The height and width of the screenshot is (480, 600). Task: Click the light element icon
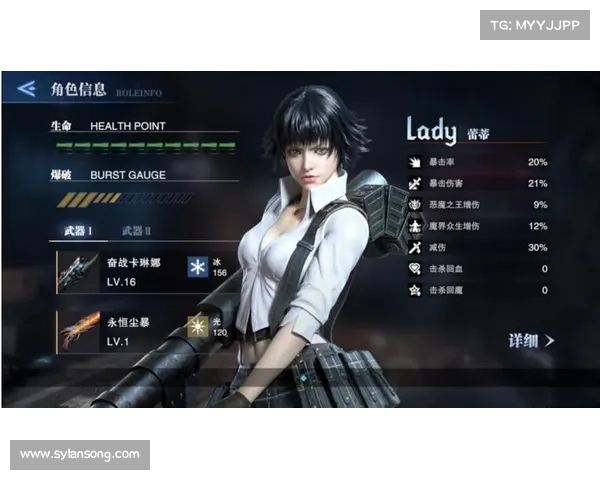pyautogui.click(x=197, y=327)
